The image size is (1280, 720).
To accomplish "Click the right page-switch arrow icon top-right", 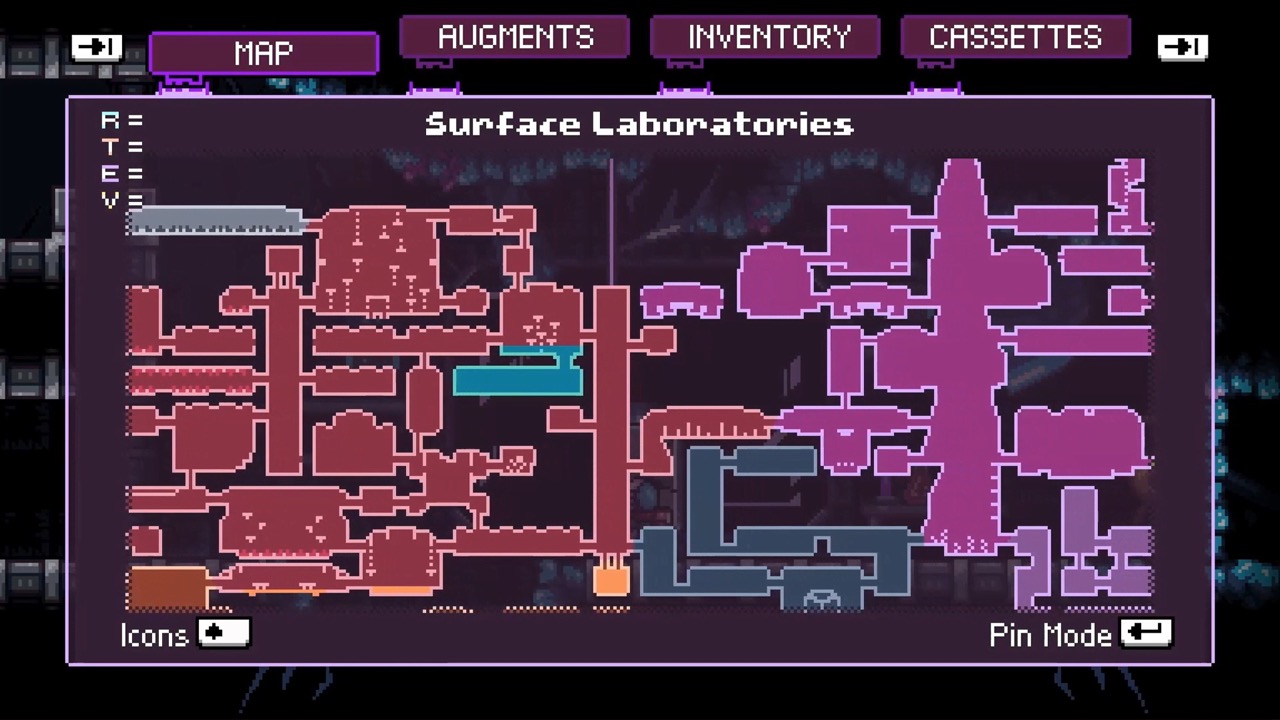I will pyautogui.click(x=1183, y=46).
